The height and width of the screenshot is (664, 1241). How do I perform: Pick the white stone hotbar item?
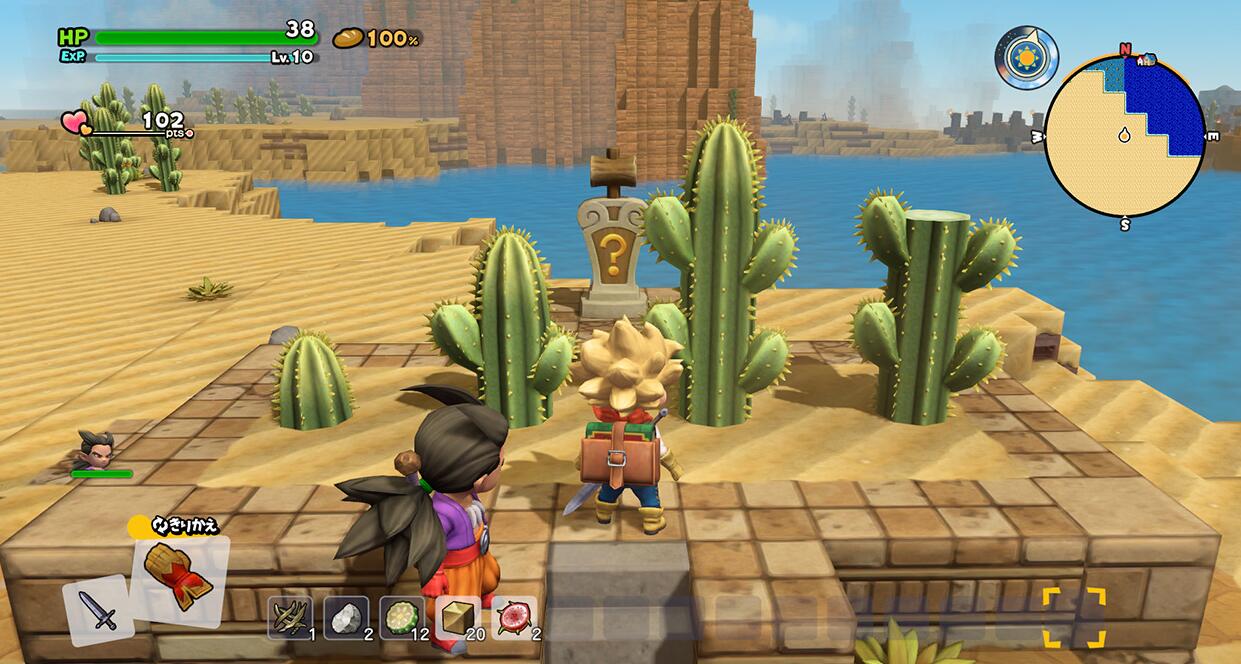[x=346, y=617]
